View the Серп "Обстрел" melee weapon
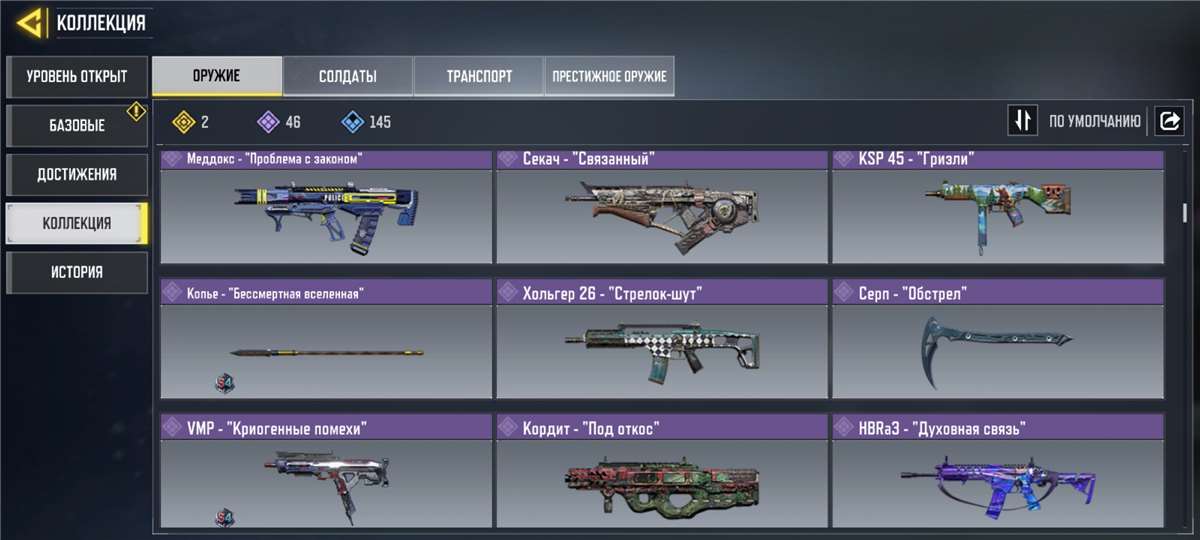The image size is (1200, 540). pyautogui.click(x=997, y=340)
